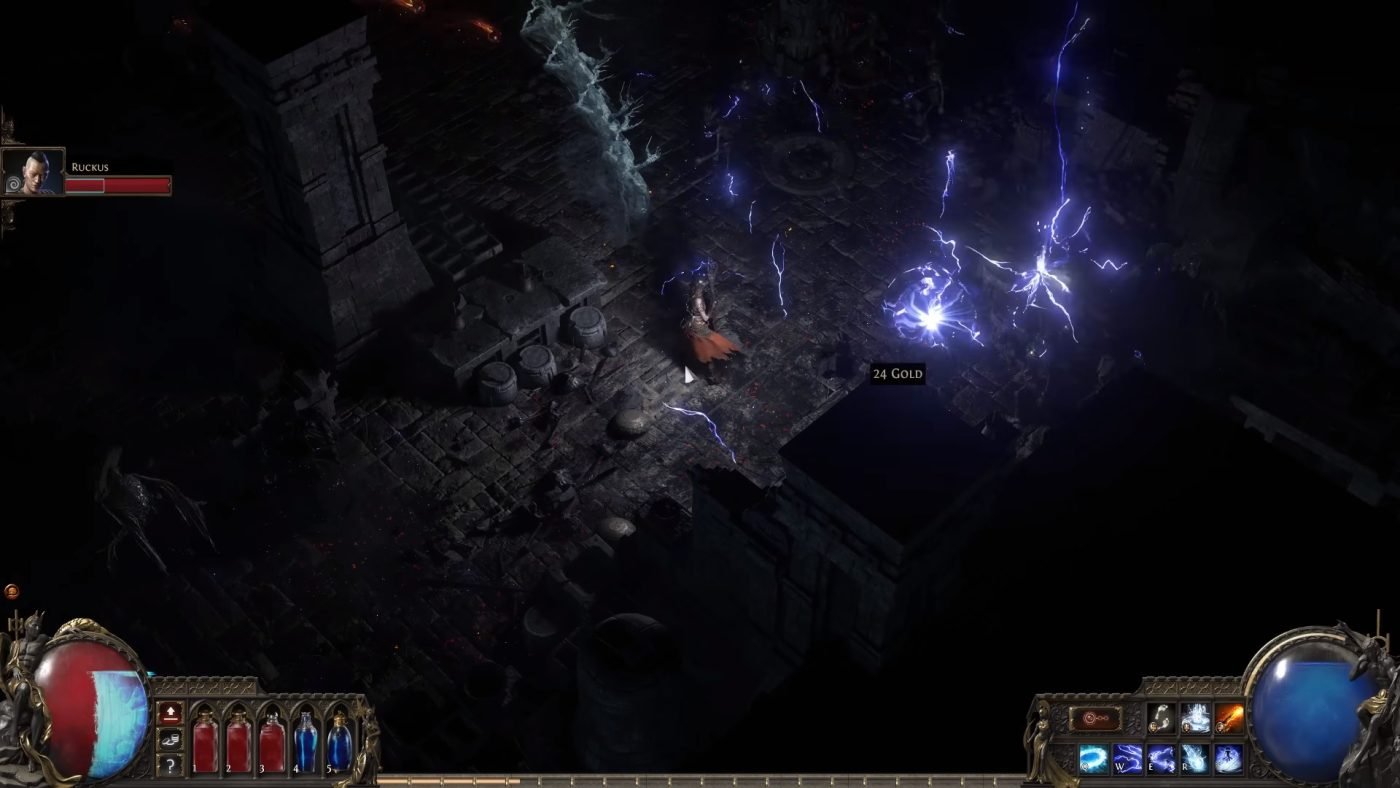
Task: Cast the blue ring skill
Action: click(1094, 757)
